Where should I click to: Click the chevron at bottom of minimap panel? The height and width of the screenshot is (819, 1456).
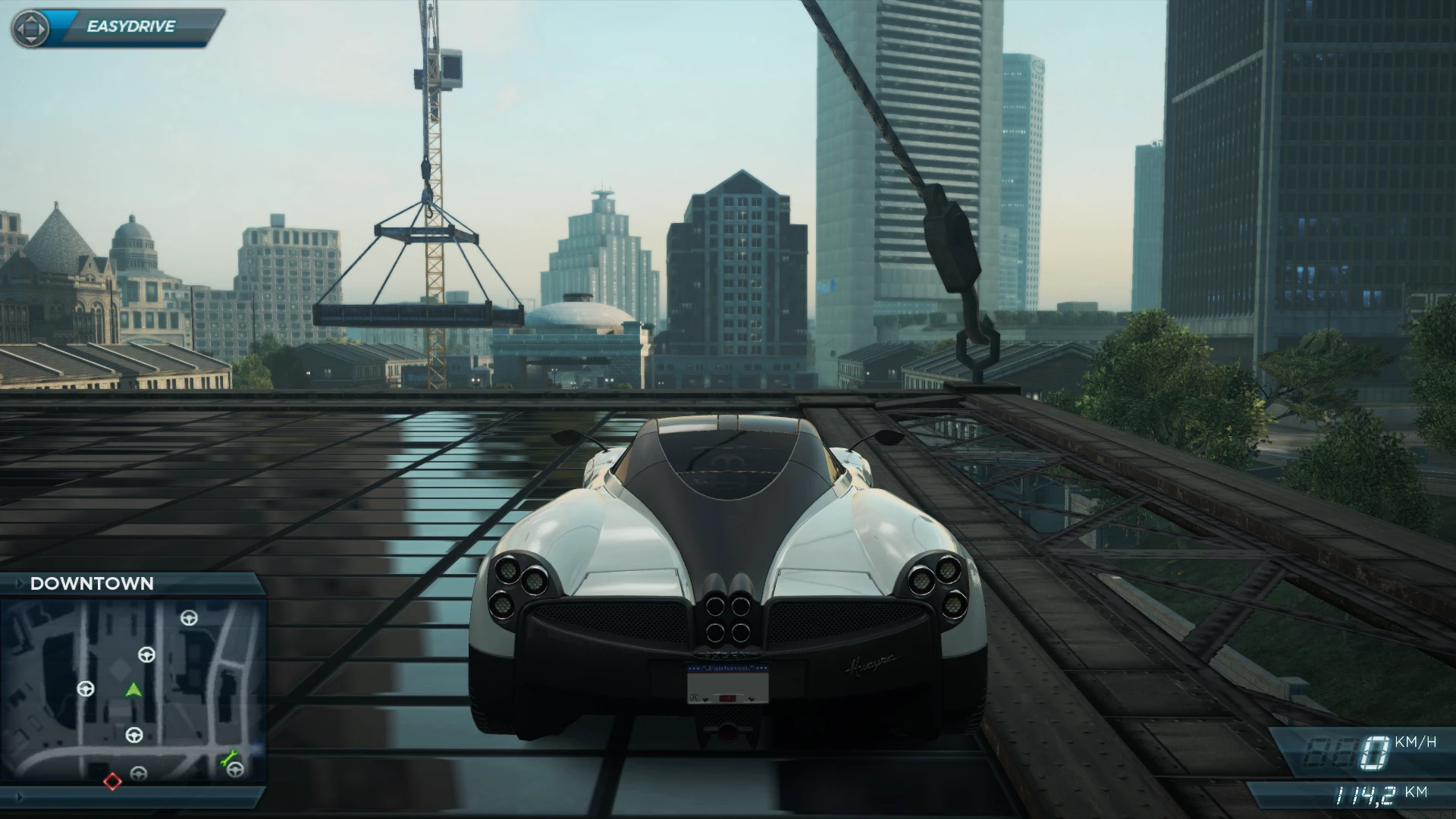click(x=20, y=797)
